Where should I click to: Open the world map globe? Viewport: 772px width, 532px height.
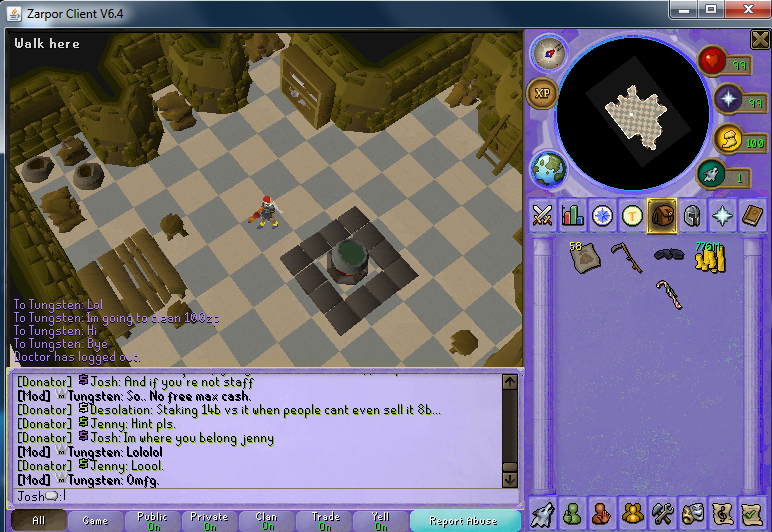click(x=549, y=167)
